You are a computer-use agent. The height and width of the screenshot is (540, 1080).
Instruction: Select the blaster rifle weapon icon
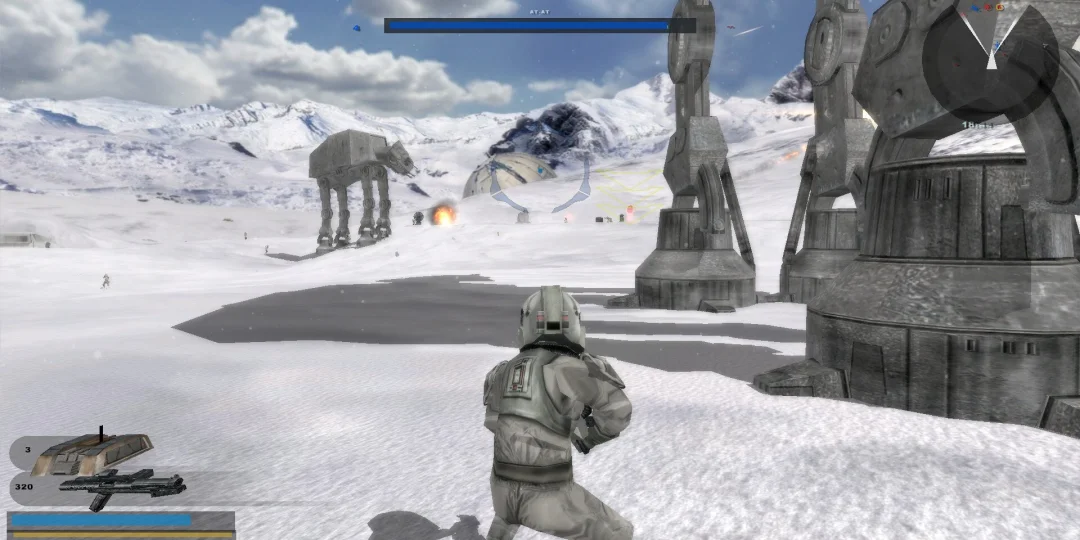point(122,486)
